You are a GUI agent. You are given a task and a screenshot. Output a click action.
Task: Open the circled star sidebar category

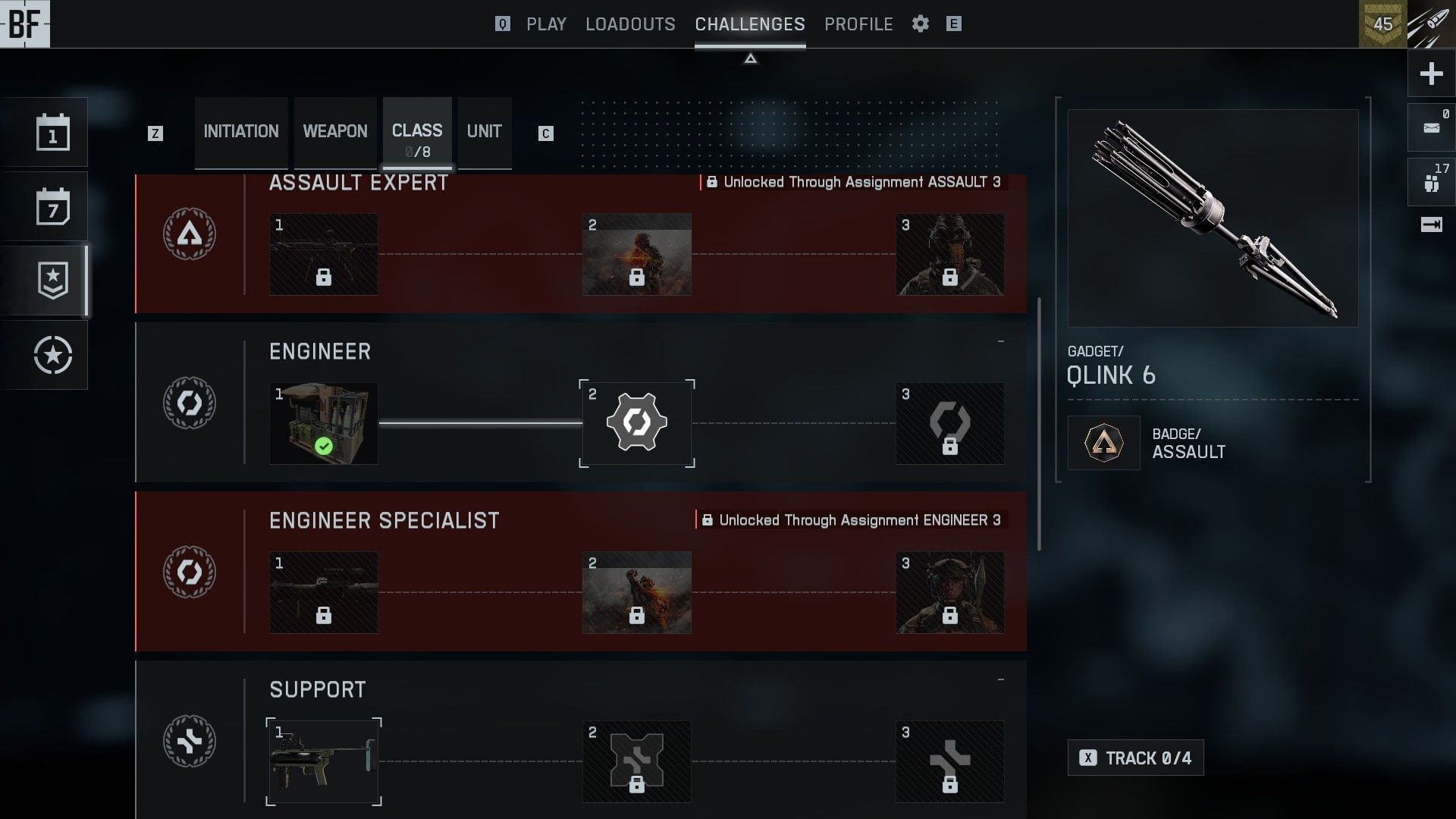(x=53, y=355)
